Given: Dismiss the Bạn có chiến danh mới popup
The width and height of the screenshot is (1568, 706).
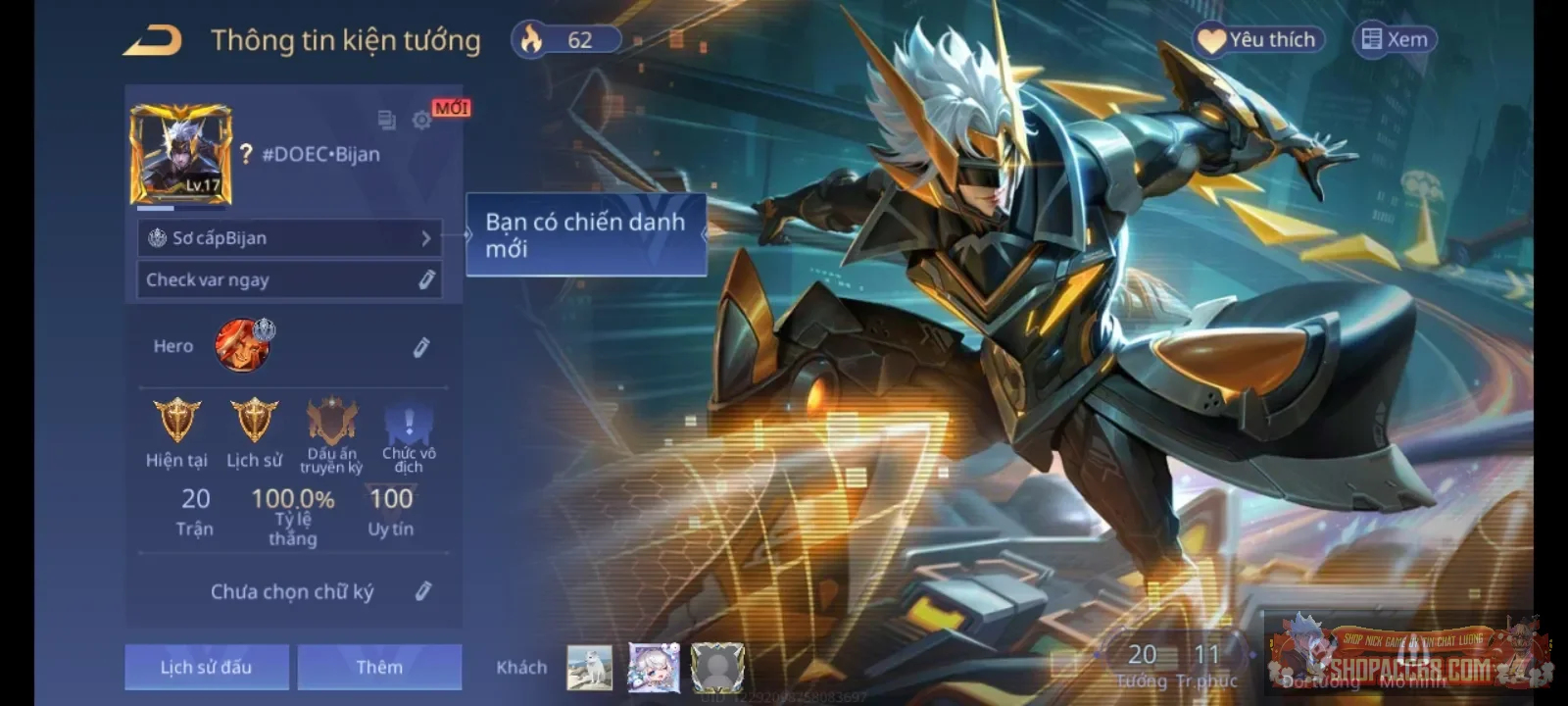Looking at the screenshot, I should coord(585,235).
